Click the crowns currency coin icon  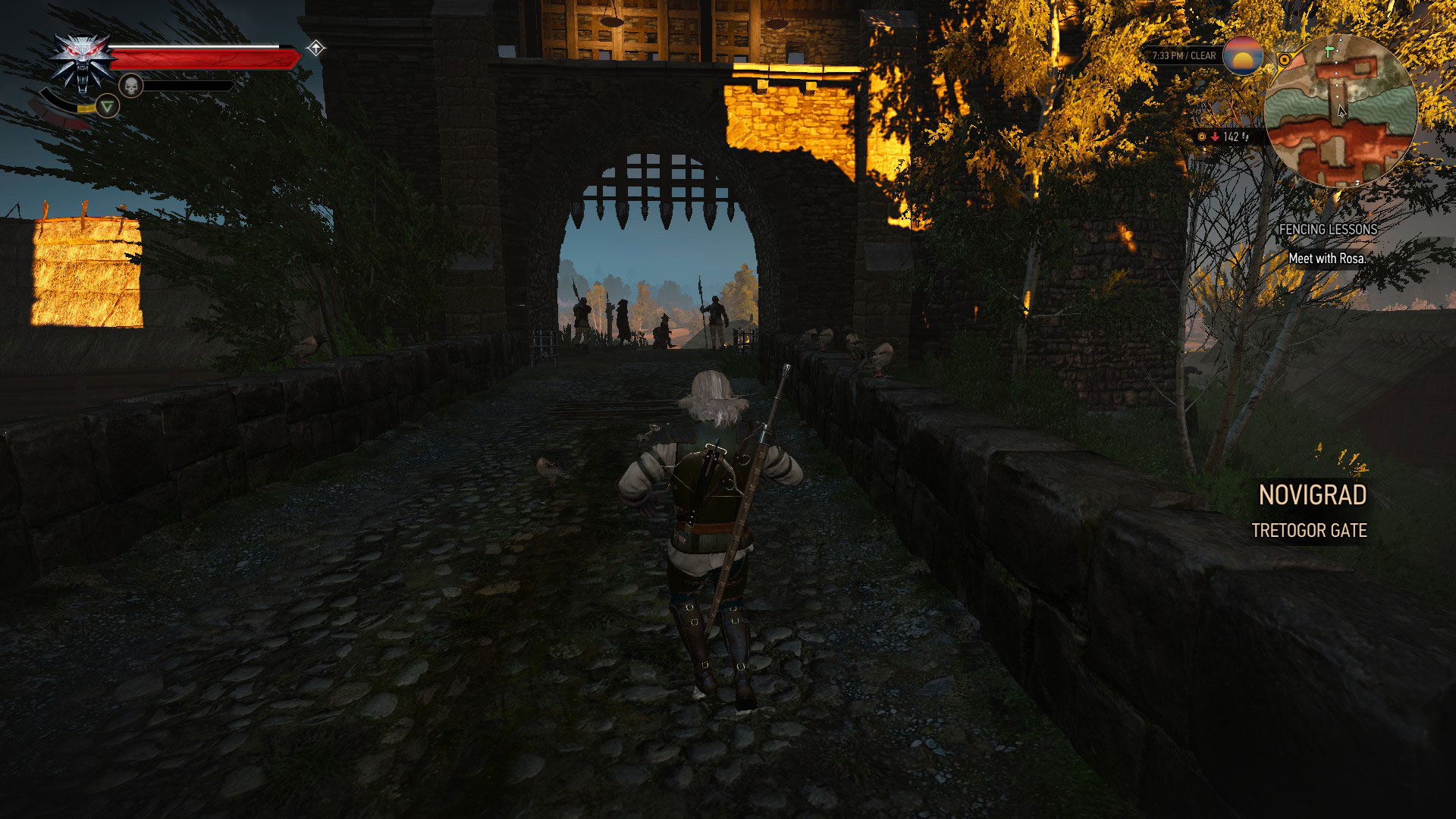pyautogui.click(x=1201, y=137)
